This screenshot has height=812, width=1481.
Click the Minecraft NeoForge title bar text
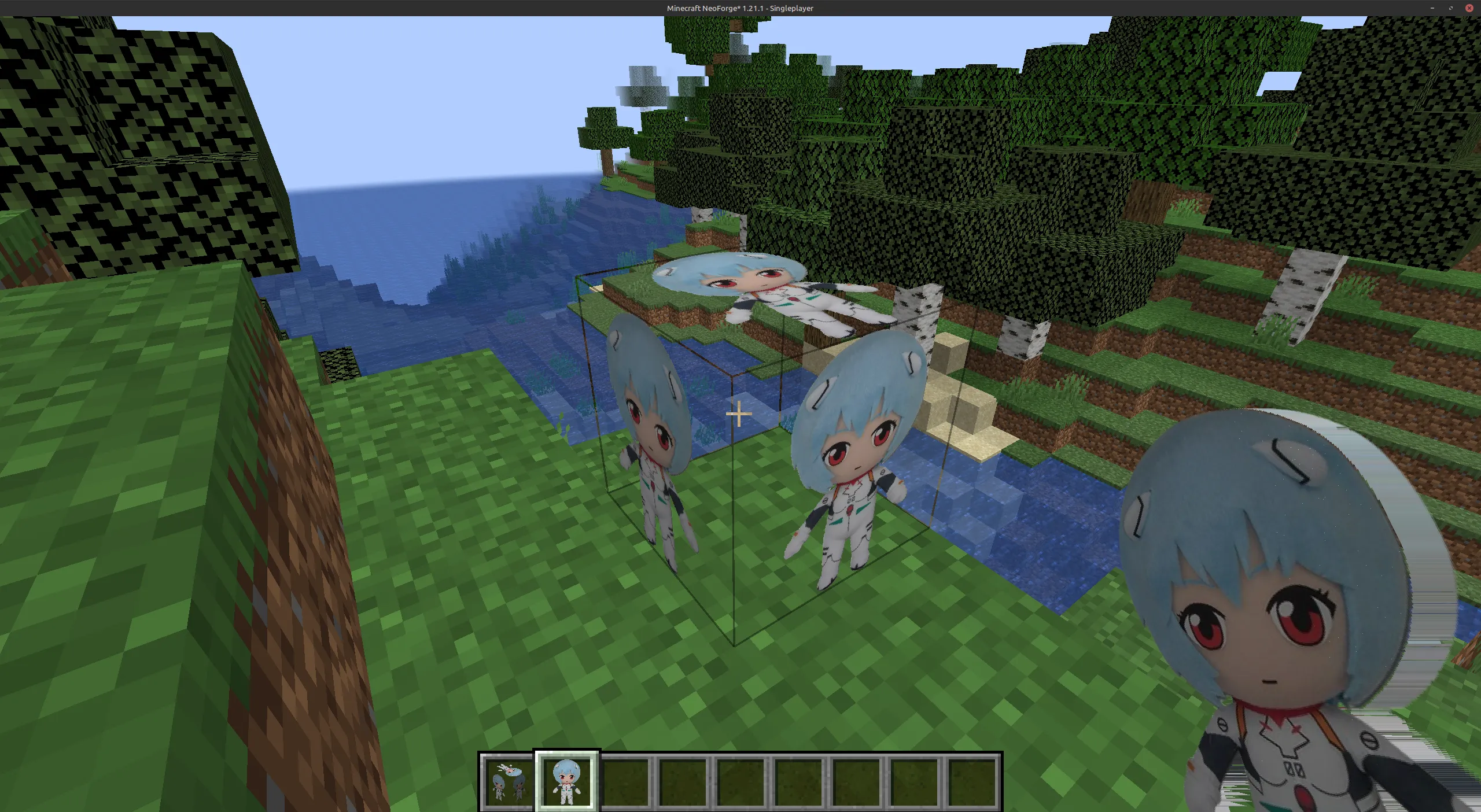[739, 8]
